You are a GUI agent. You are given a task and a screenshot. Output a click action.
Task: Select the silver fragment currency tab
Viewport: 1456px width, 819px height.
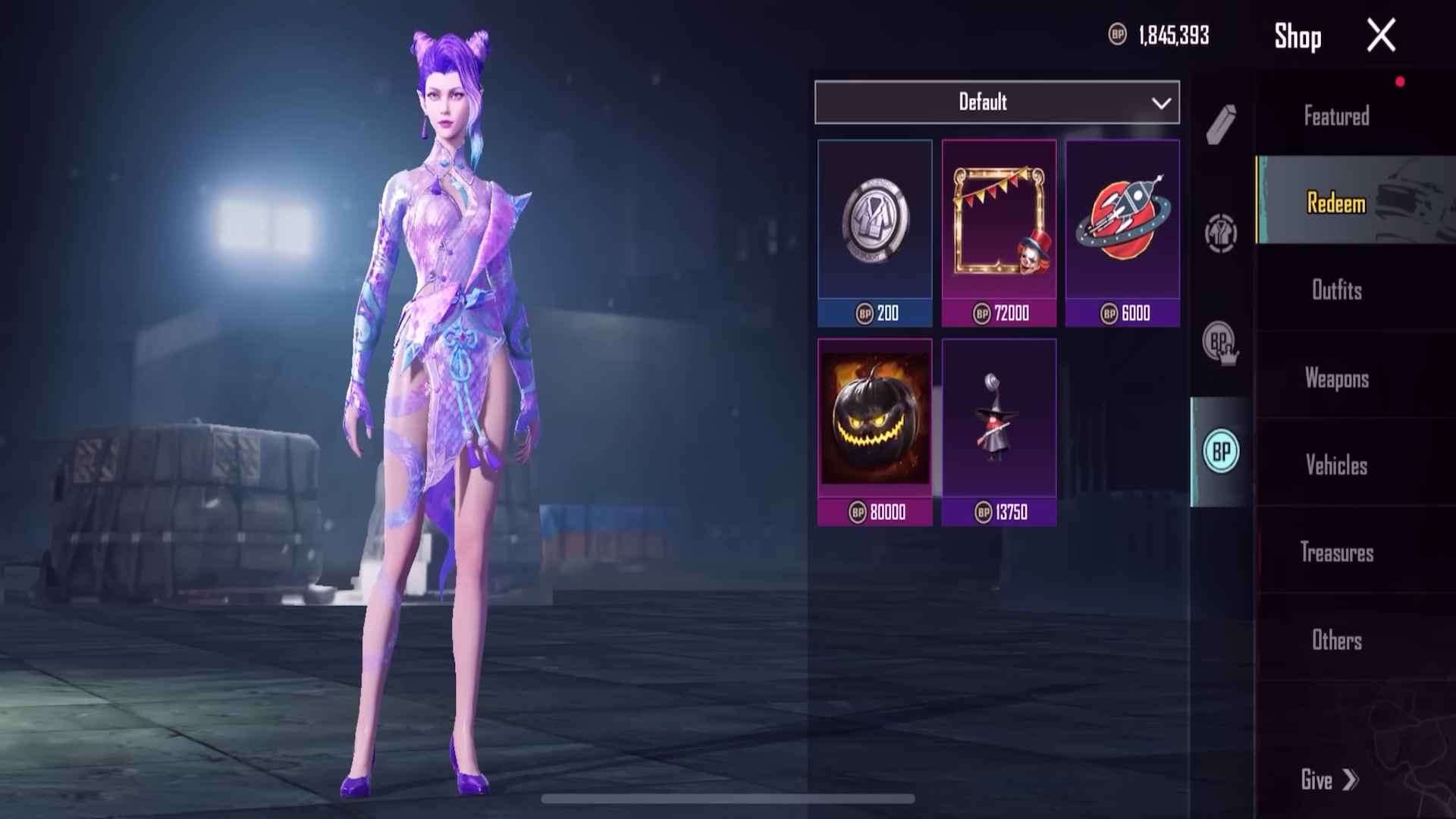(1221, 125)
